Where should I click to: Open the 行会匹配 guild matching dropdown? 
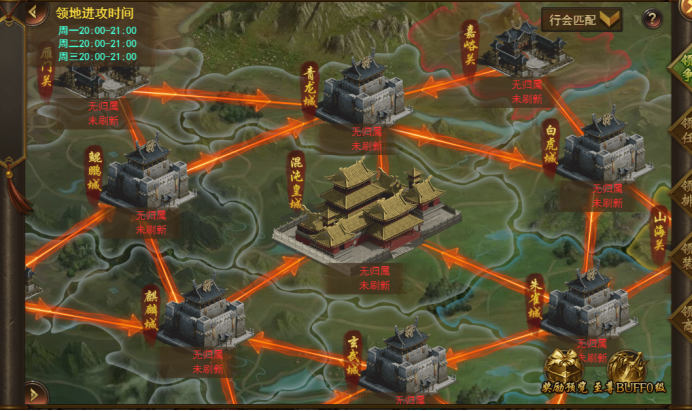click(x=582, y=19)
